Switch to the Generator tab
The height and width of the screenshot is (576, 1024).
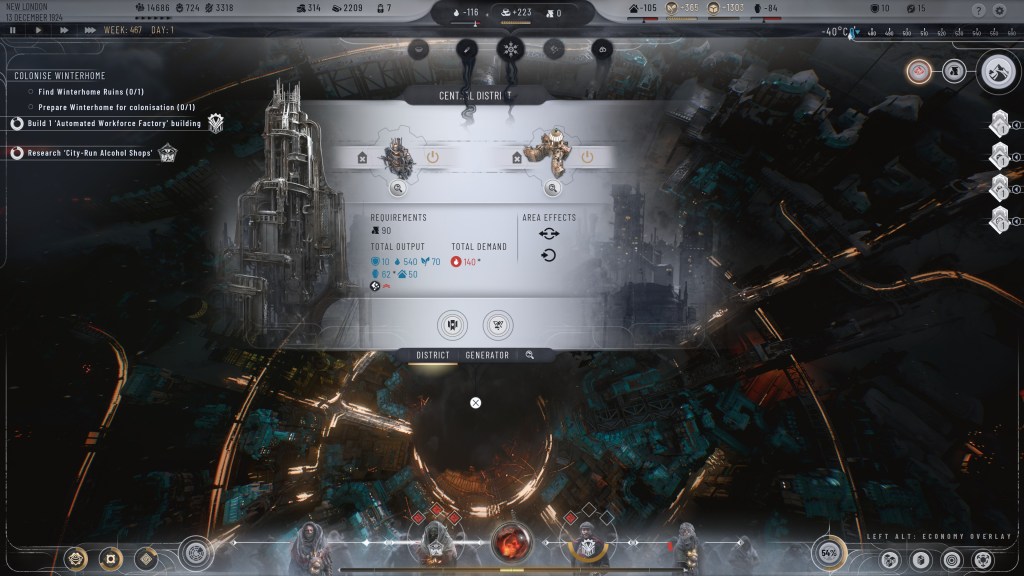click(487, 355)
